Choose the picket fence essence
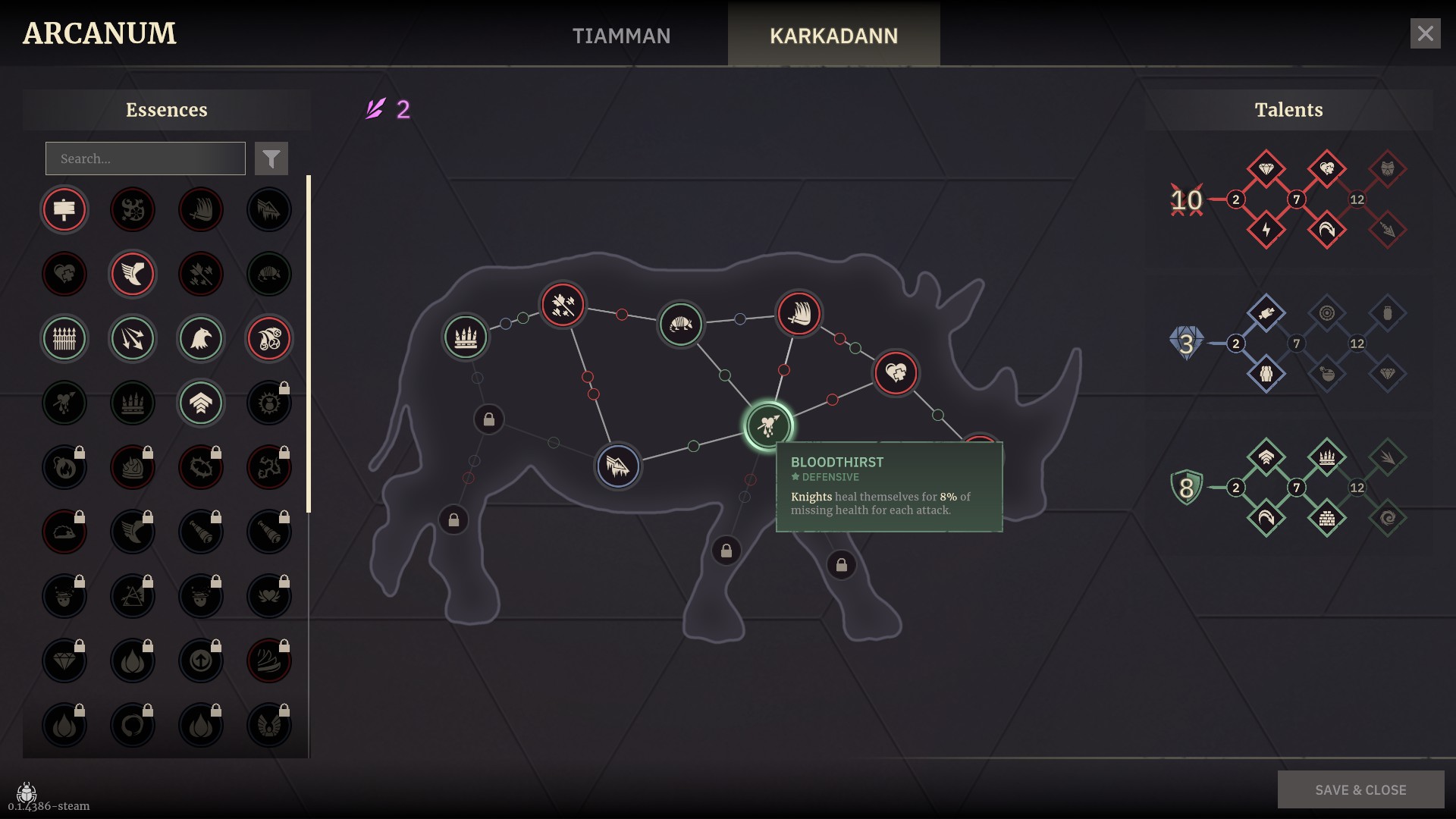 pos(64,338)
